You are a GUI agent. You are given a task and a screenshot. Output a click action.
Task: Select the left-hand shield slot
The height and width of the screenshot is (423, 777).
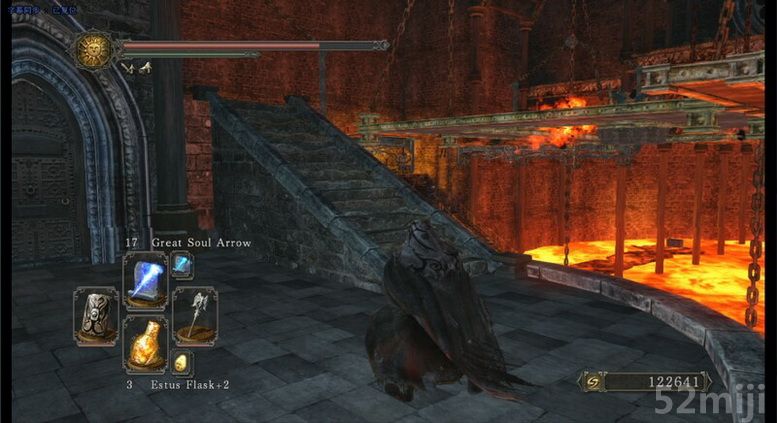coord(96,316)
